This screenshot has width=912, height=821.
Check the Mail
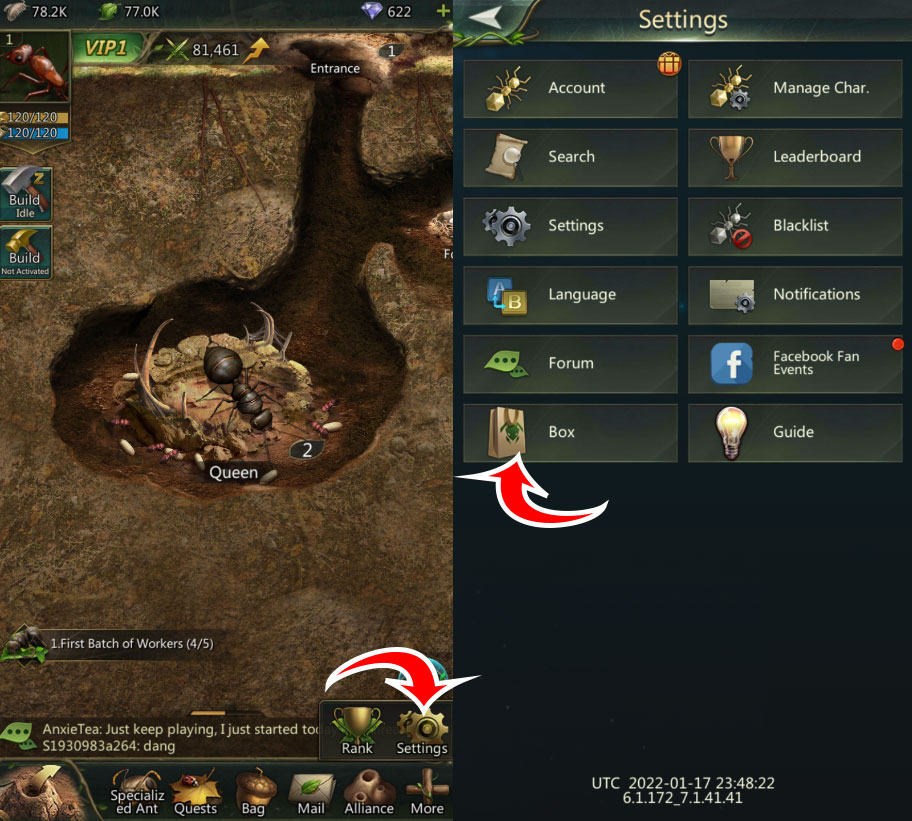point(311,792)
